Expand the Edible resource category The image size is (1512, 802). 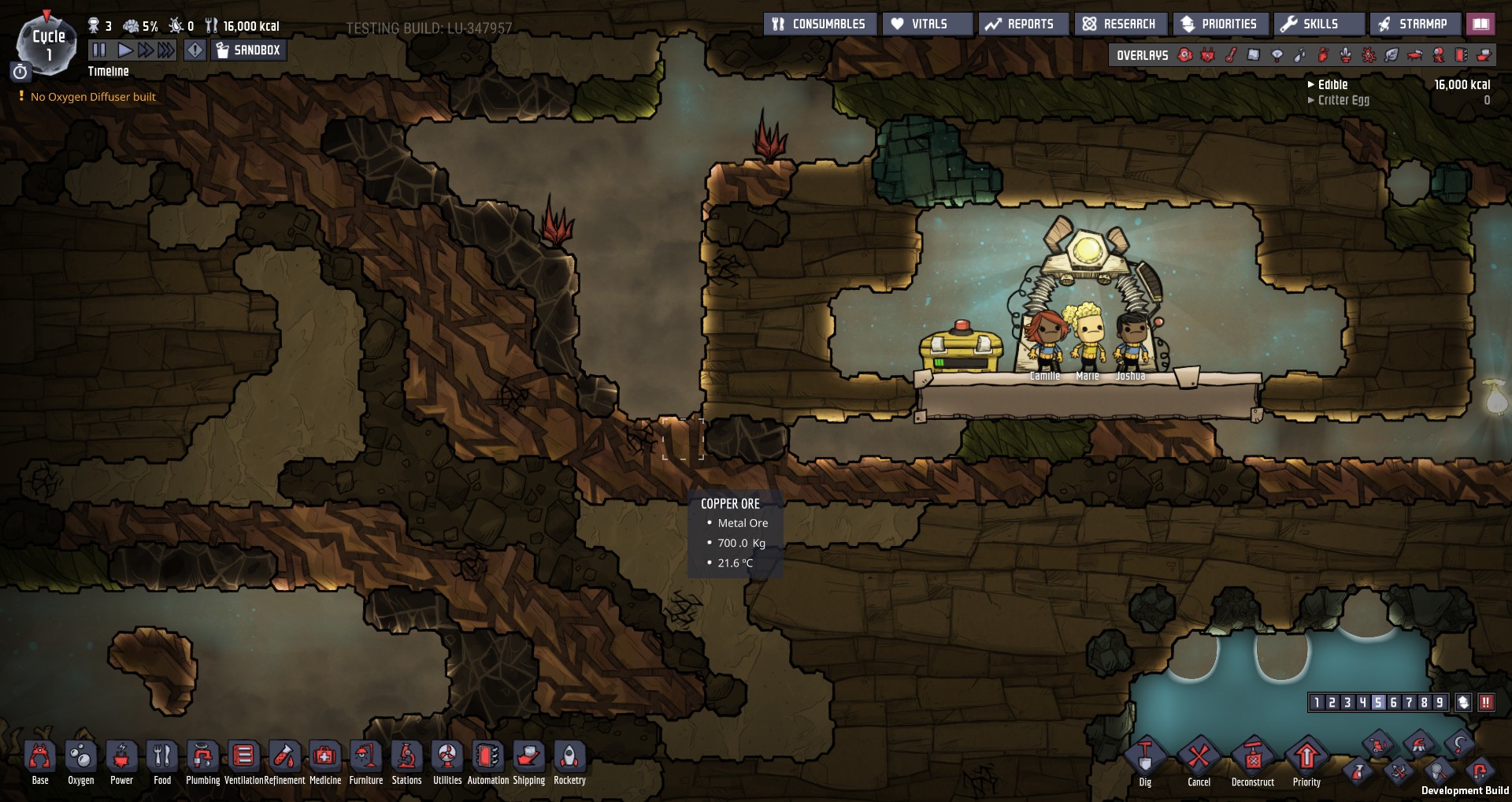point(1332,85)
